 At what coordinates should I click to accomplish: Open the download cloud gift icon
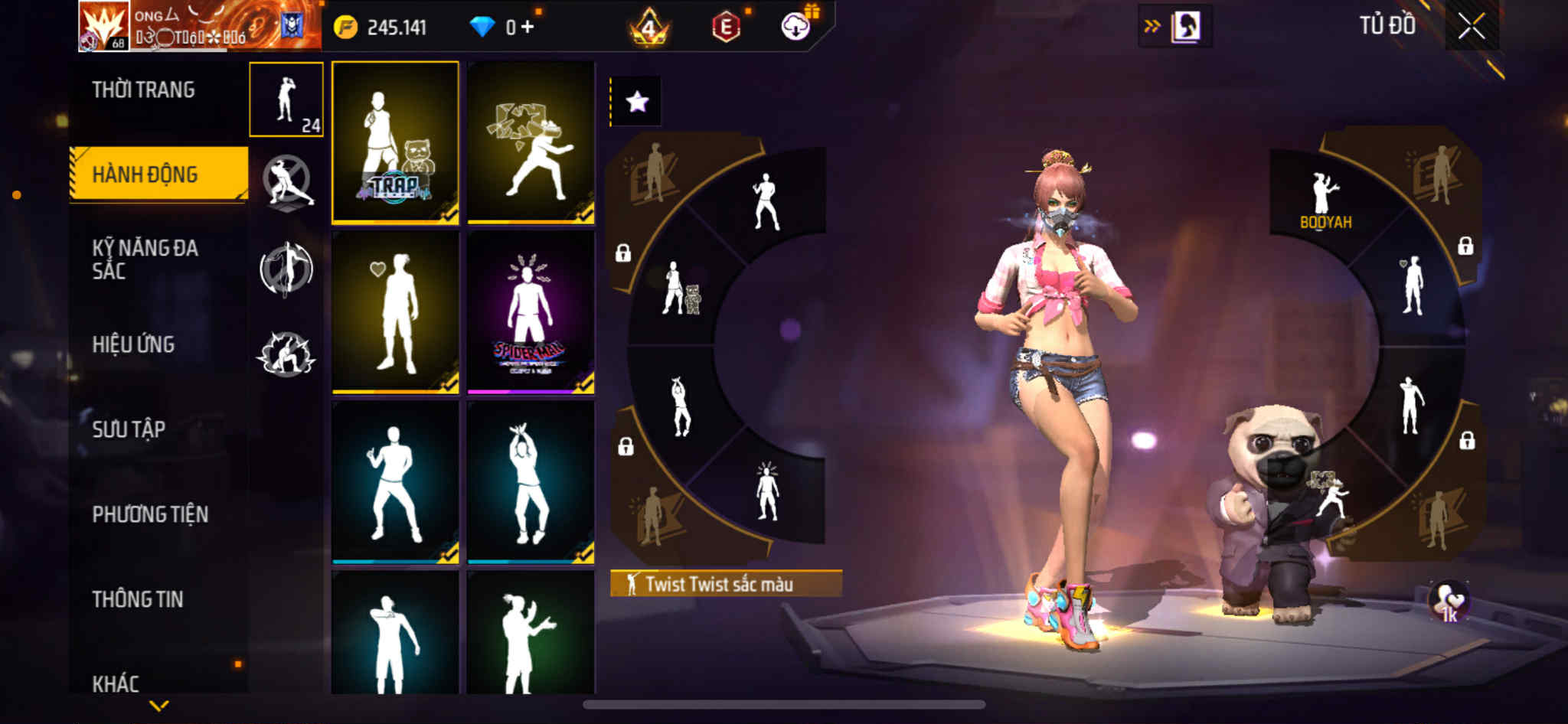click(796, 27)
